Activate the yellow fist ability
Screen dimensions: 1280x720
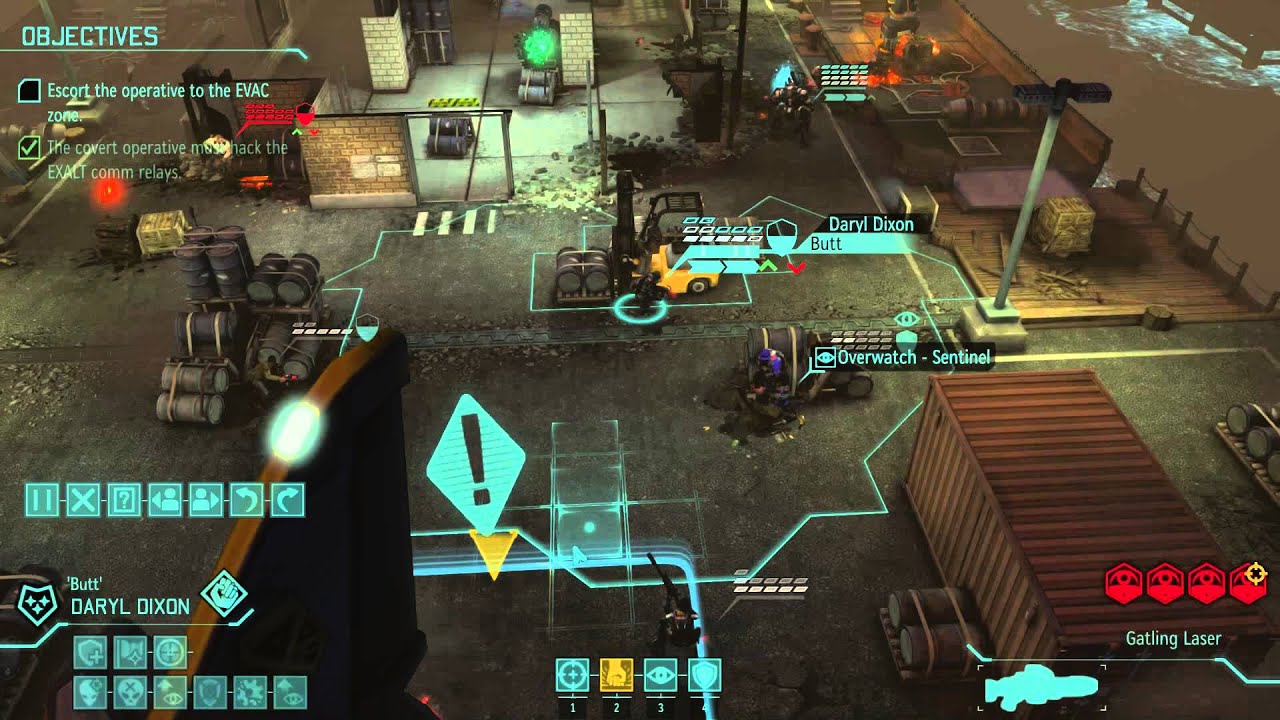click(x=616, y=676)
